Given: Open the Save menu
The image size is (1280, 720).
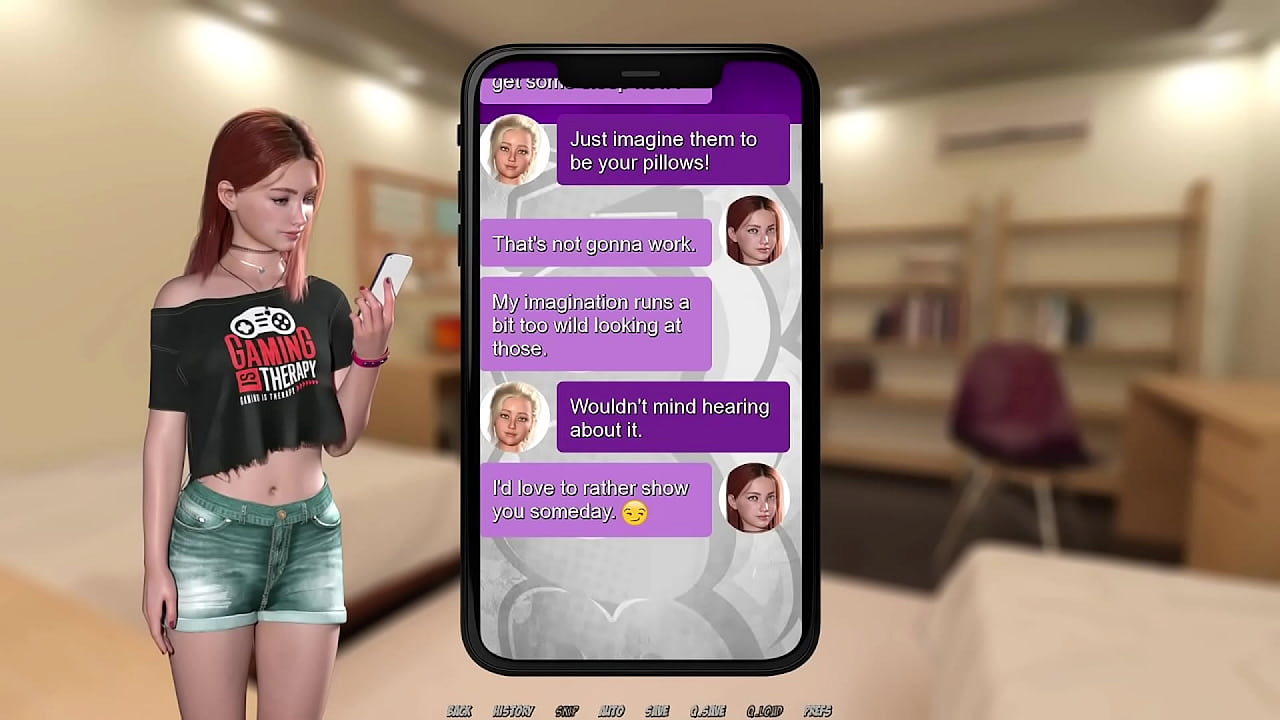Looking at the screenshot, I should 657,711.
